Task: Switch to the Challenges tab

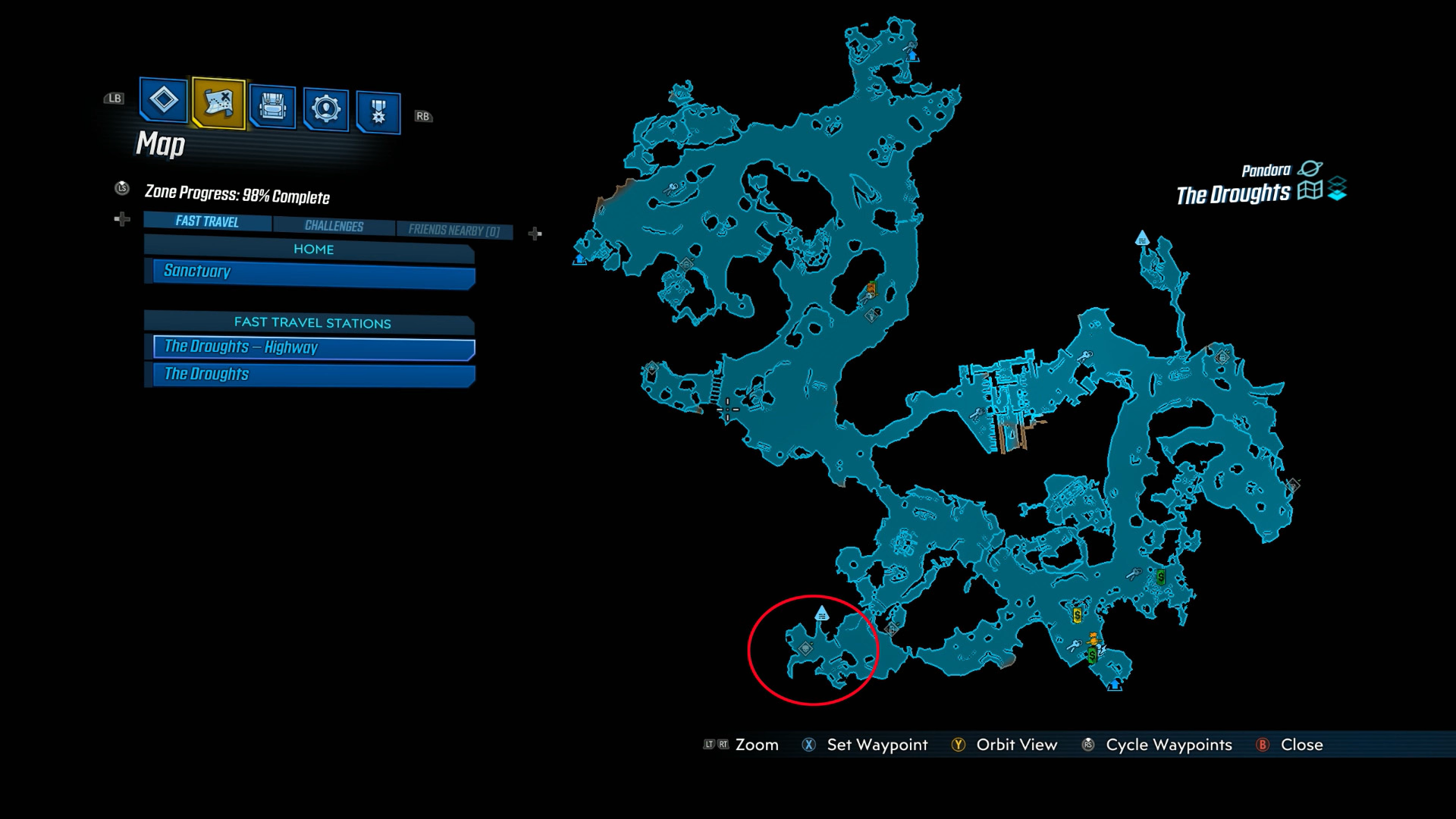Action: click(x=334, y=224)
